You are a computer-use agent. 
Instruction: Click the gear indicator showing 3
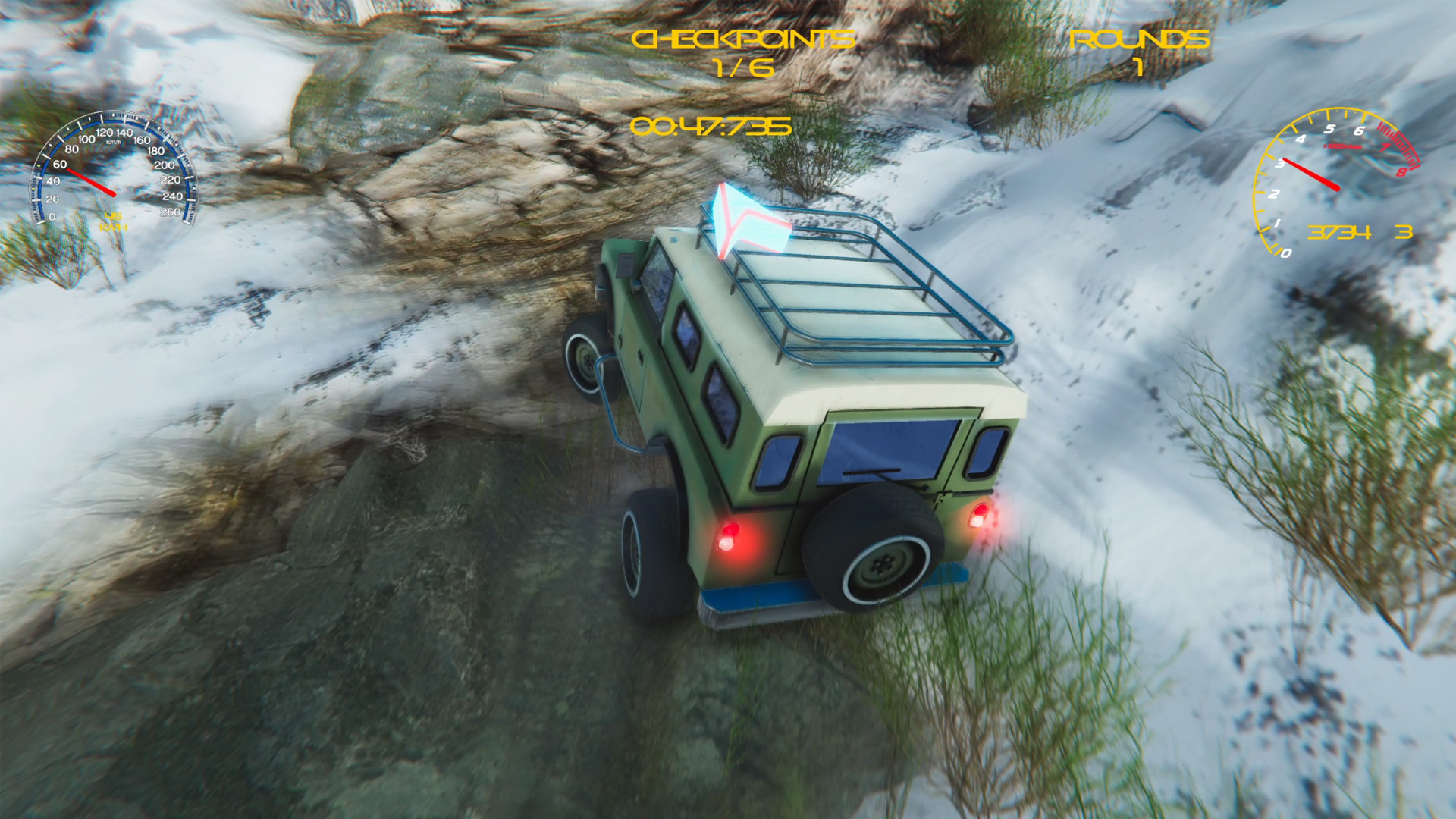click(1404, 232)
